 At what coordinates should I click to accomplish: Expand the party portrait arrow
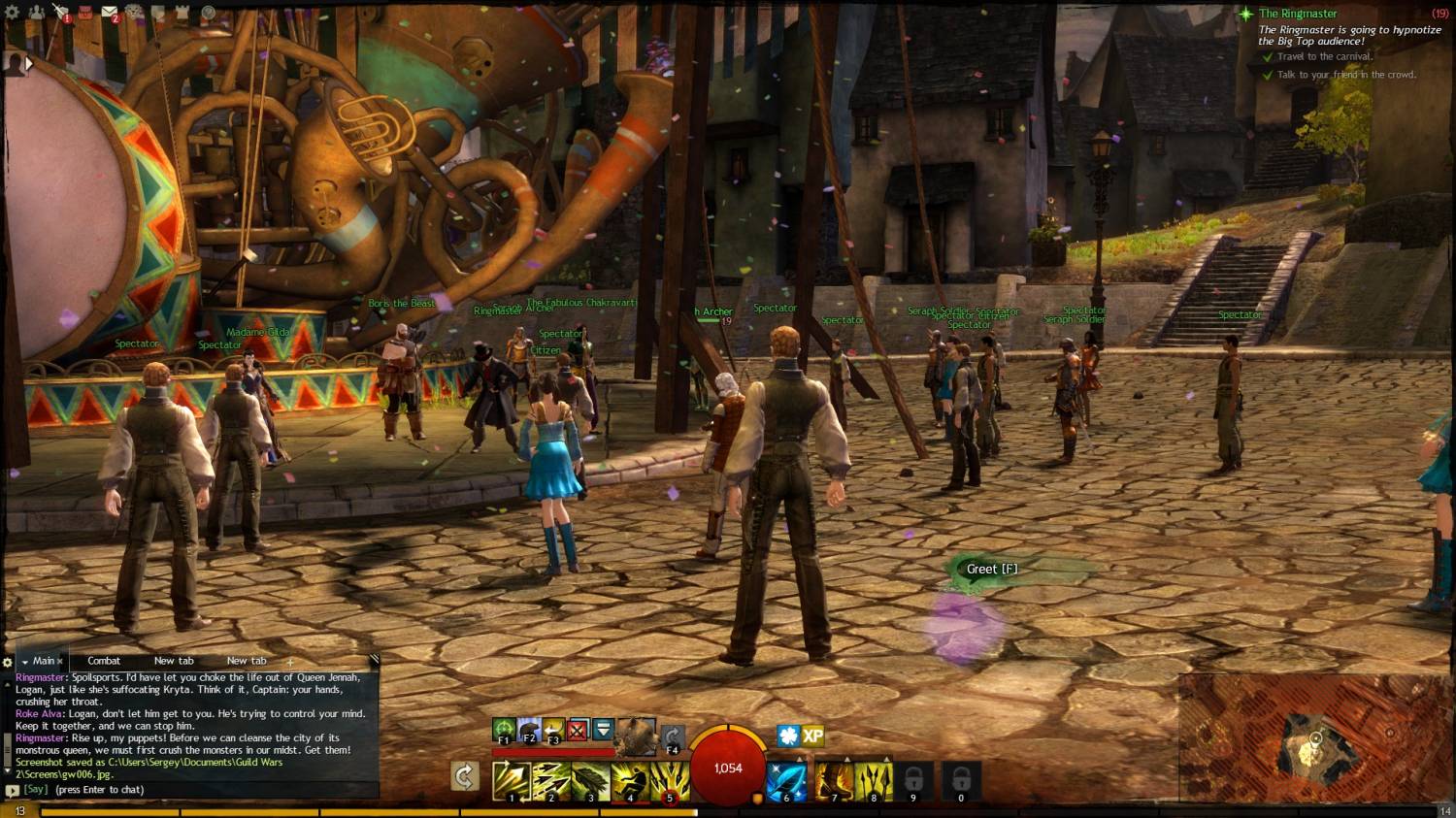pyautogui.click(x=28, y=64)
